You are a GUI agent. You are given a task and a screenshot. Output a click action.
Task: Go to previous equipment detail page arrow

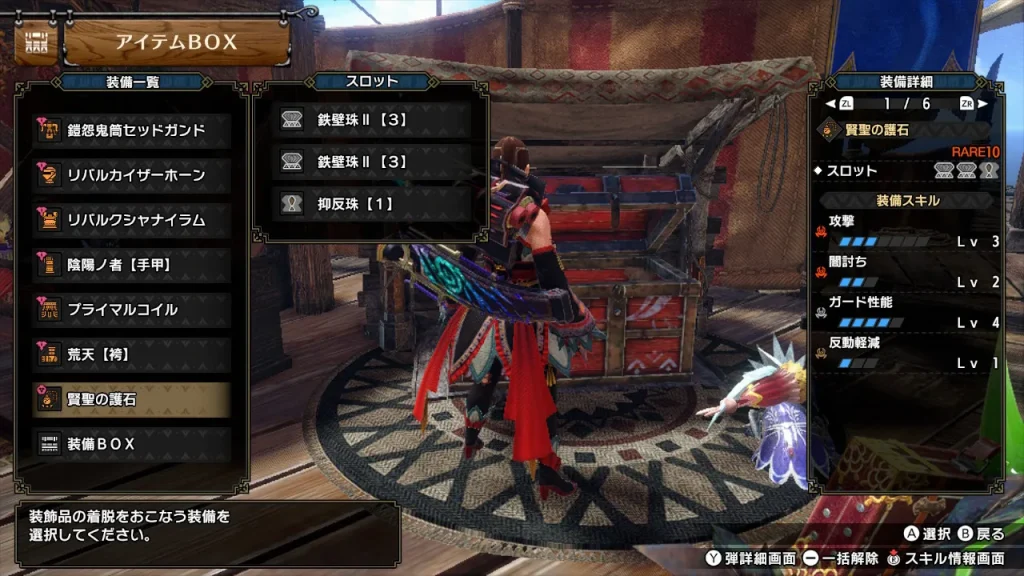click(830, 103)
